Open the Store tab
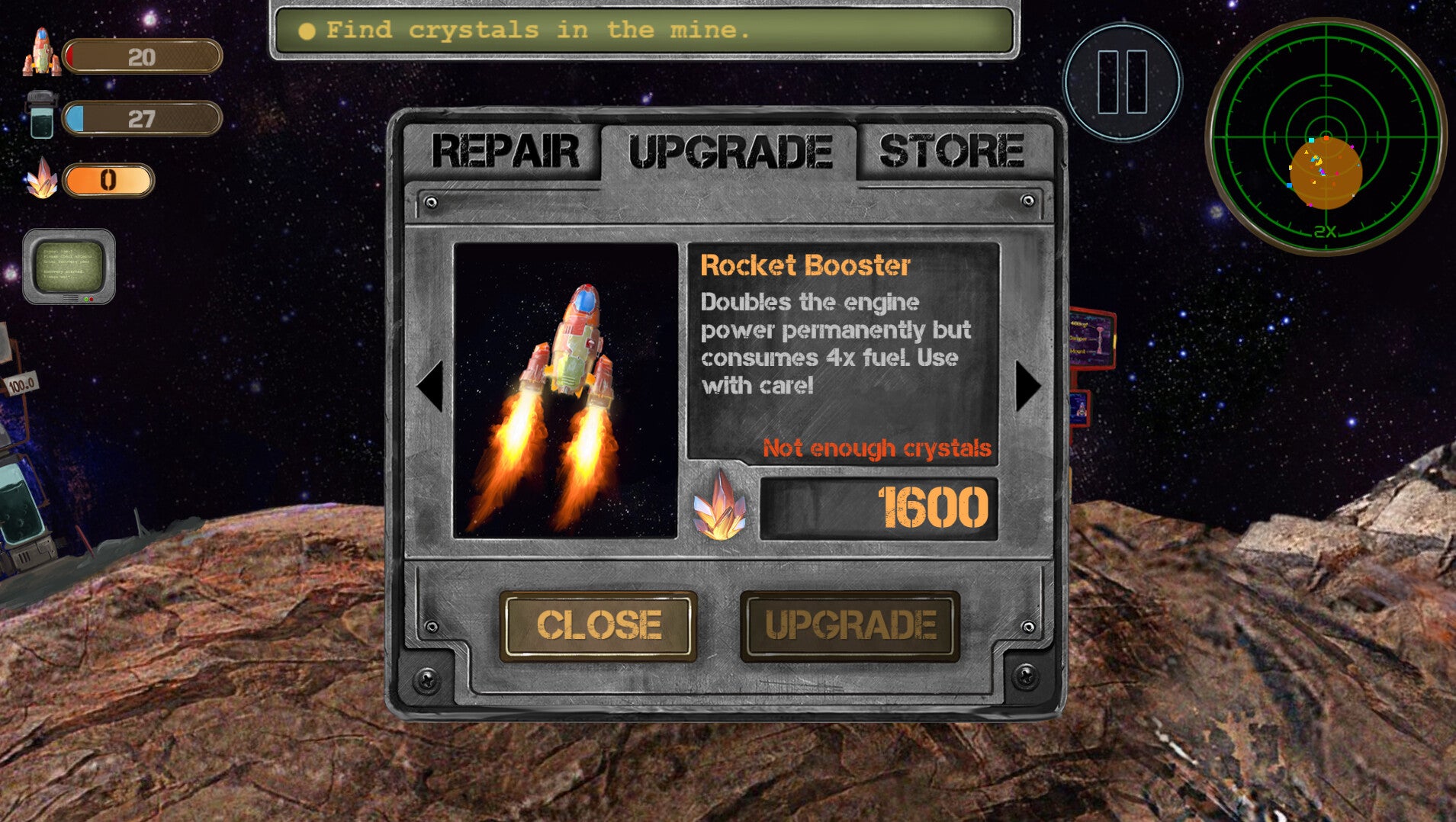Screen dimensions: 1456x822 pos(951,151)
